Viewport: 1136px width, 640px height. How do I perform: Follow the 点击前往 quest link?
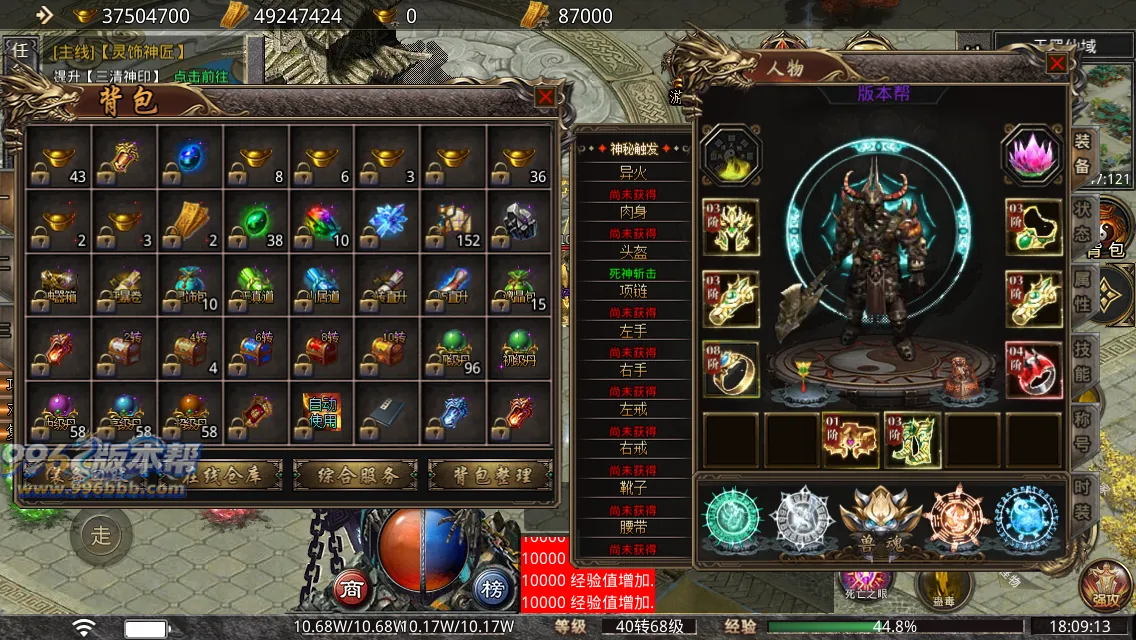point(200,76)
